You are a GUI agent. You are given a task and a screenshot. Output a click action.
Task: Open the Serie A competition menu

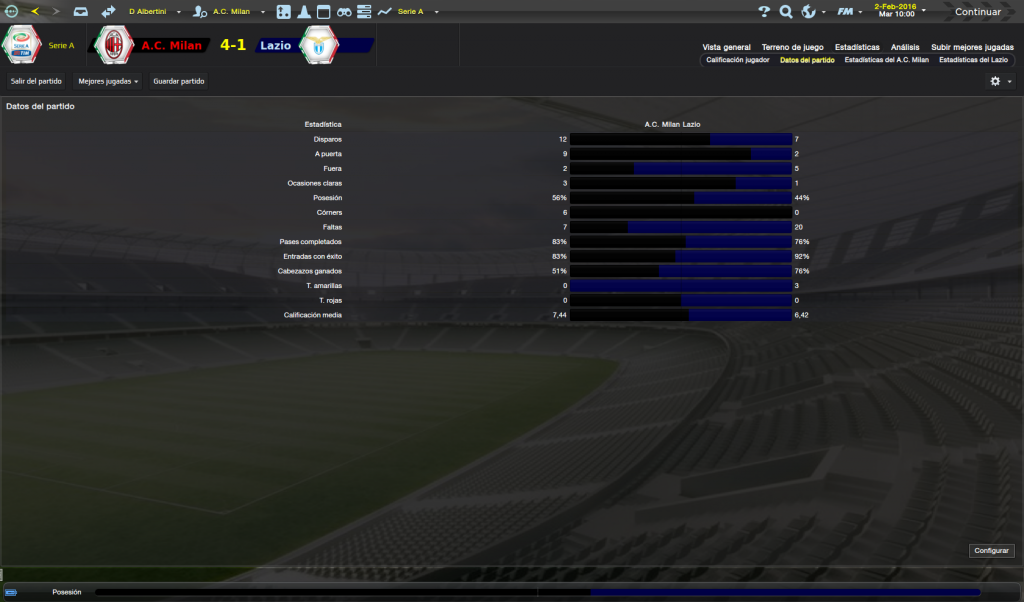[x=410, y=12]
